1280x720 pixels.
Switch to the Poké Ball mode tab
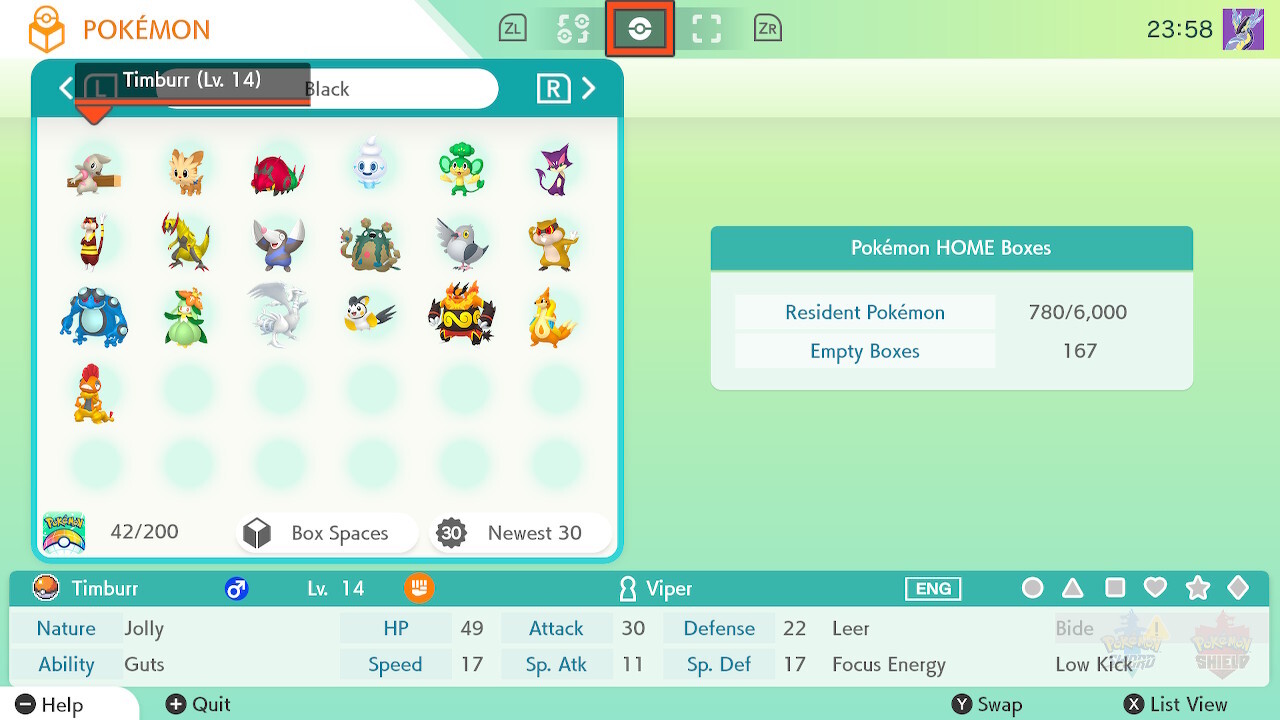tap(640, 30)
